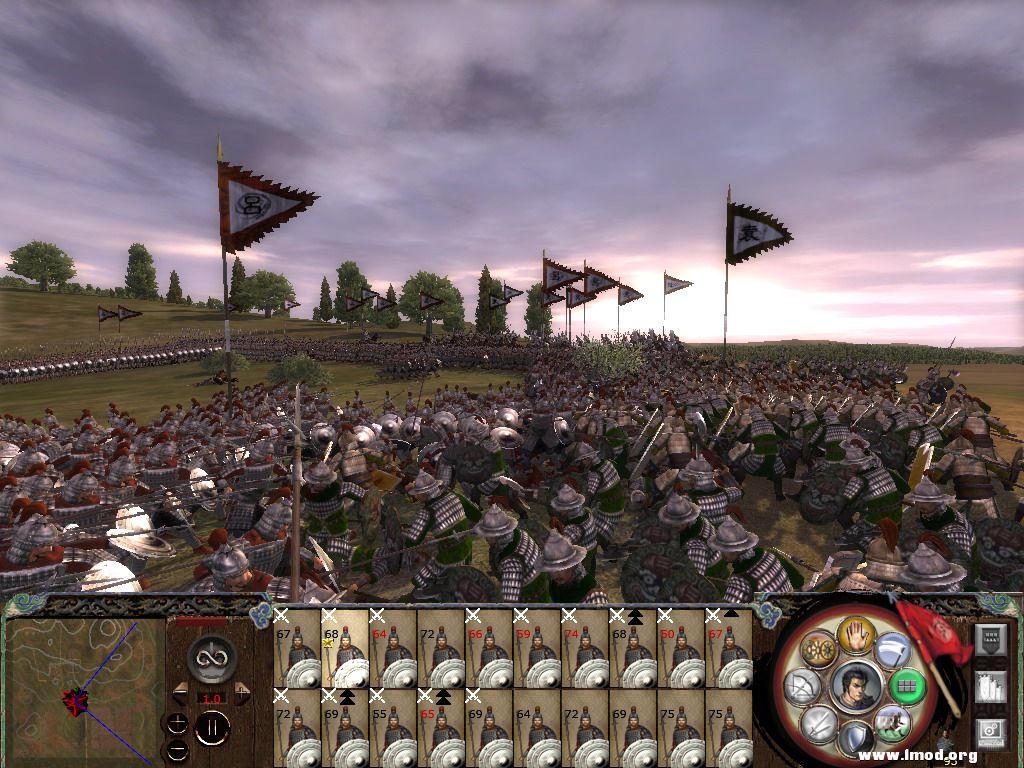Screen dimensions: 1024x768
Task: Click the infinity symbol button
Action: tap(211, 658)
